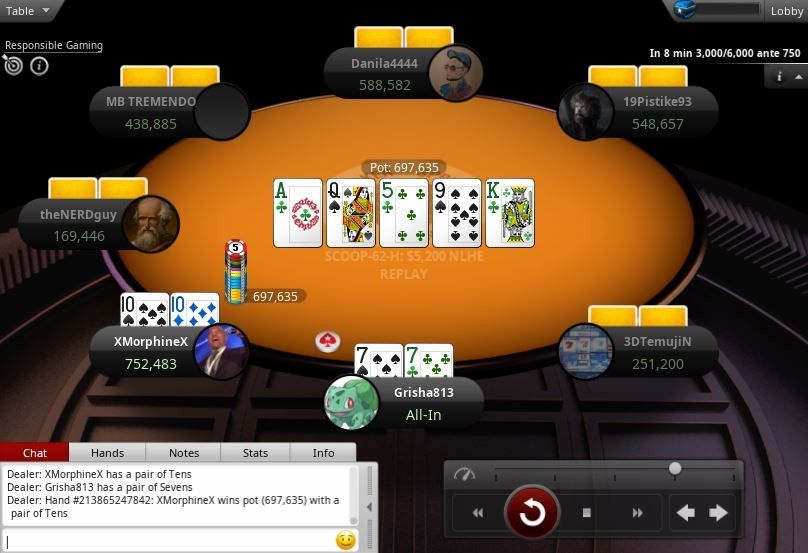The image size is (808, 553).
Task: Replay the hand with the red replay button
Action: [x=531, y=513]
